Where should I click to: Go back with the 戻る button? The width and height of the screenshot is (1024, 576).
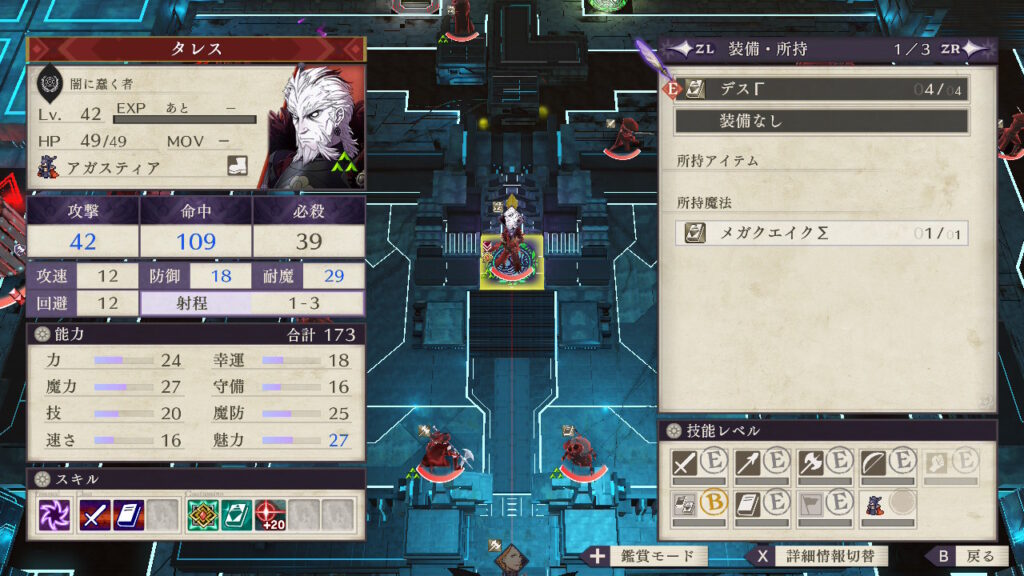(966, 556)
